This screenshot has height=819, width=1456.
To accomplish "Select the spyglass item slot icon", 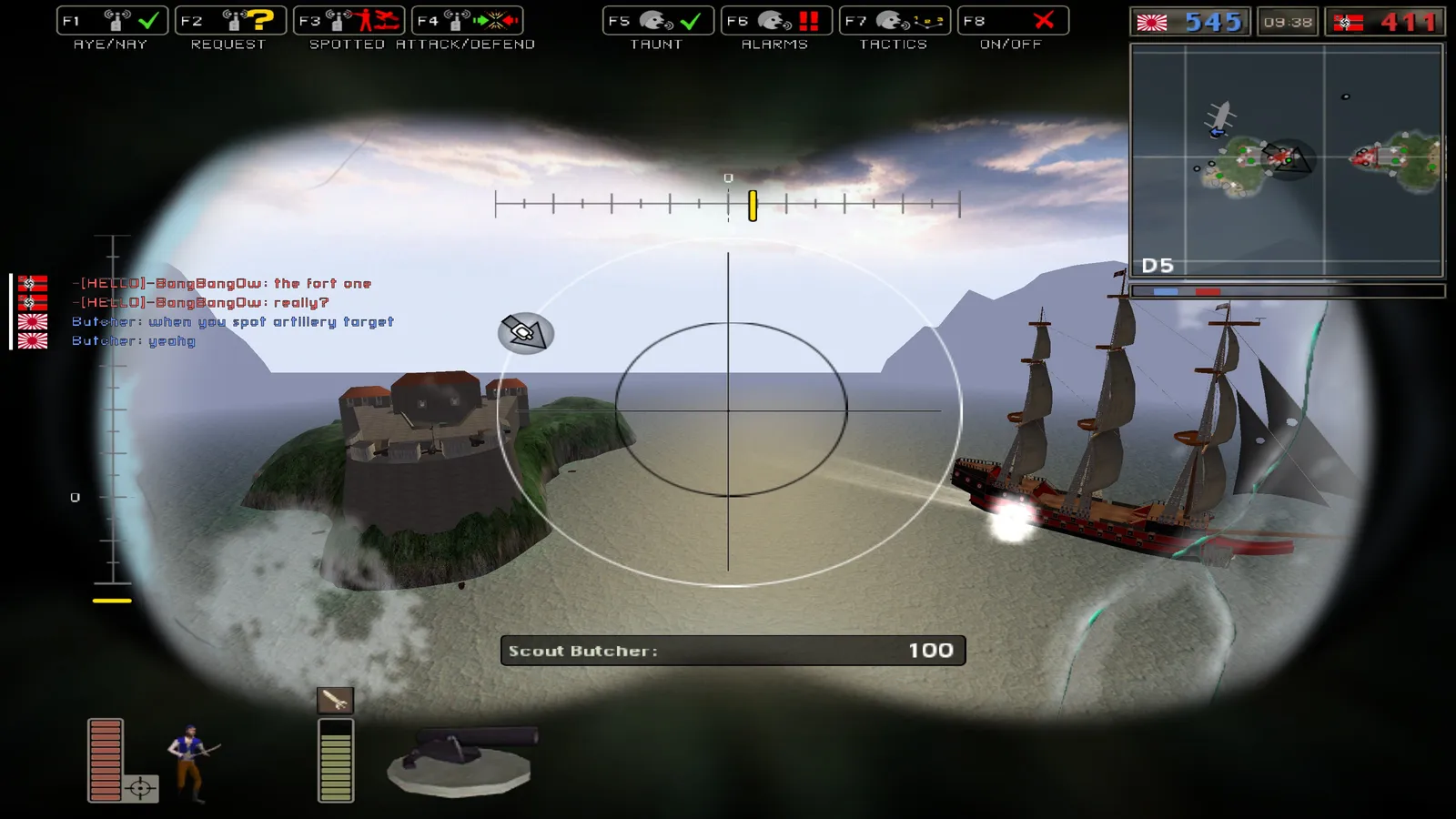I will click(335, 700).
